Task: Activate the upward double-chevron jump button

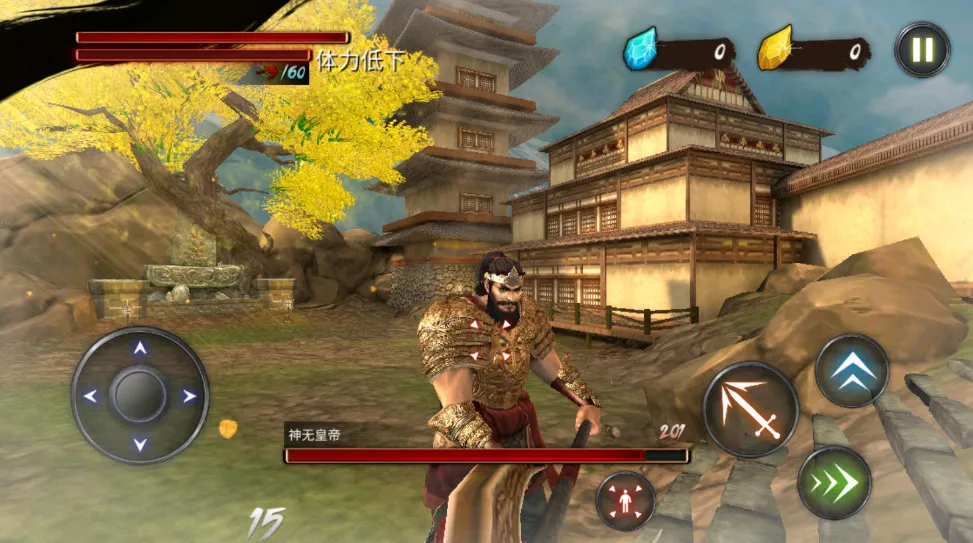Action: 852,370
